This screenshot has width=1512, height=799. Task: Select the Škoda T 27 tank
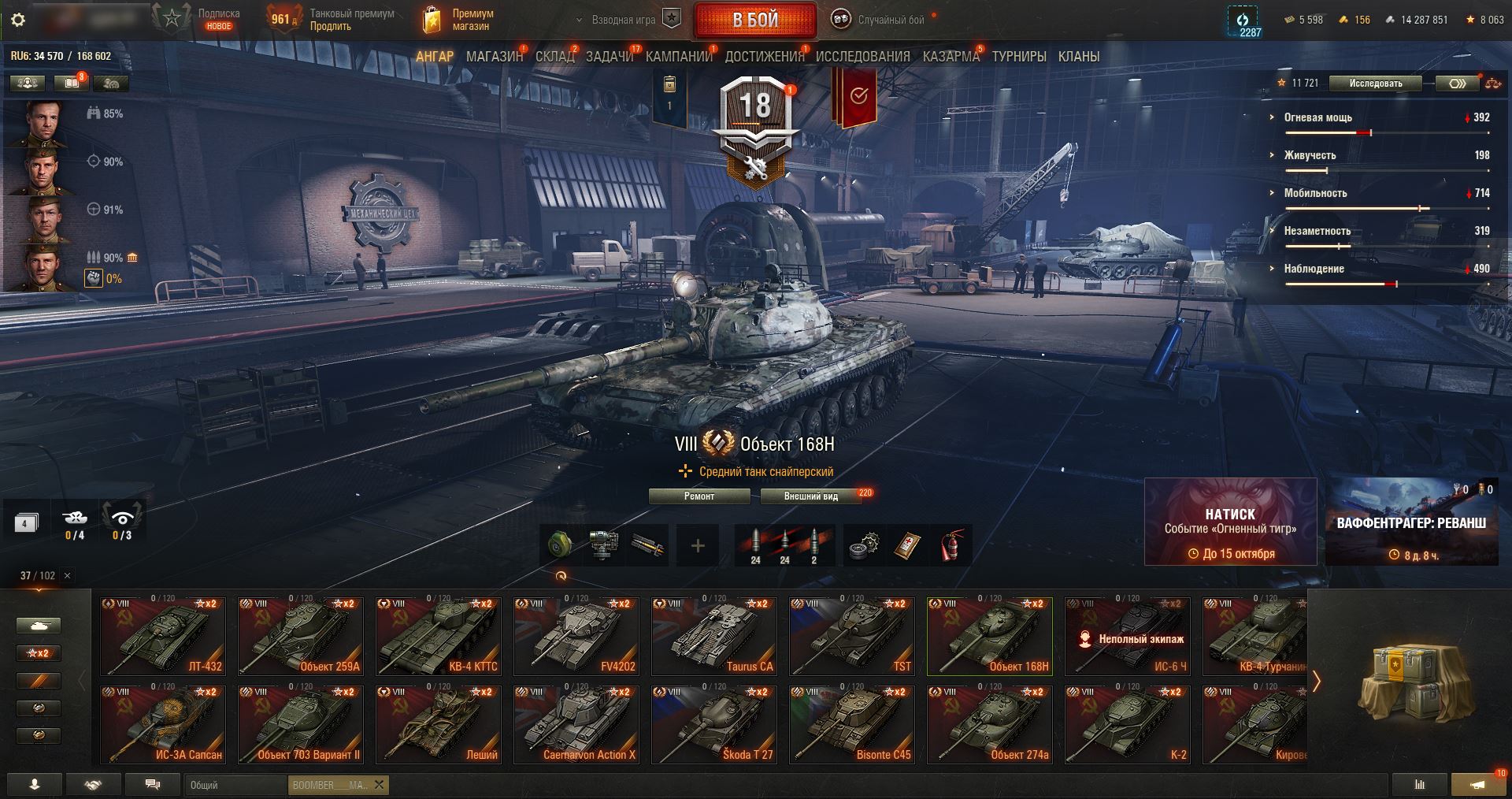click(x=713, y=724)
